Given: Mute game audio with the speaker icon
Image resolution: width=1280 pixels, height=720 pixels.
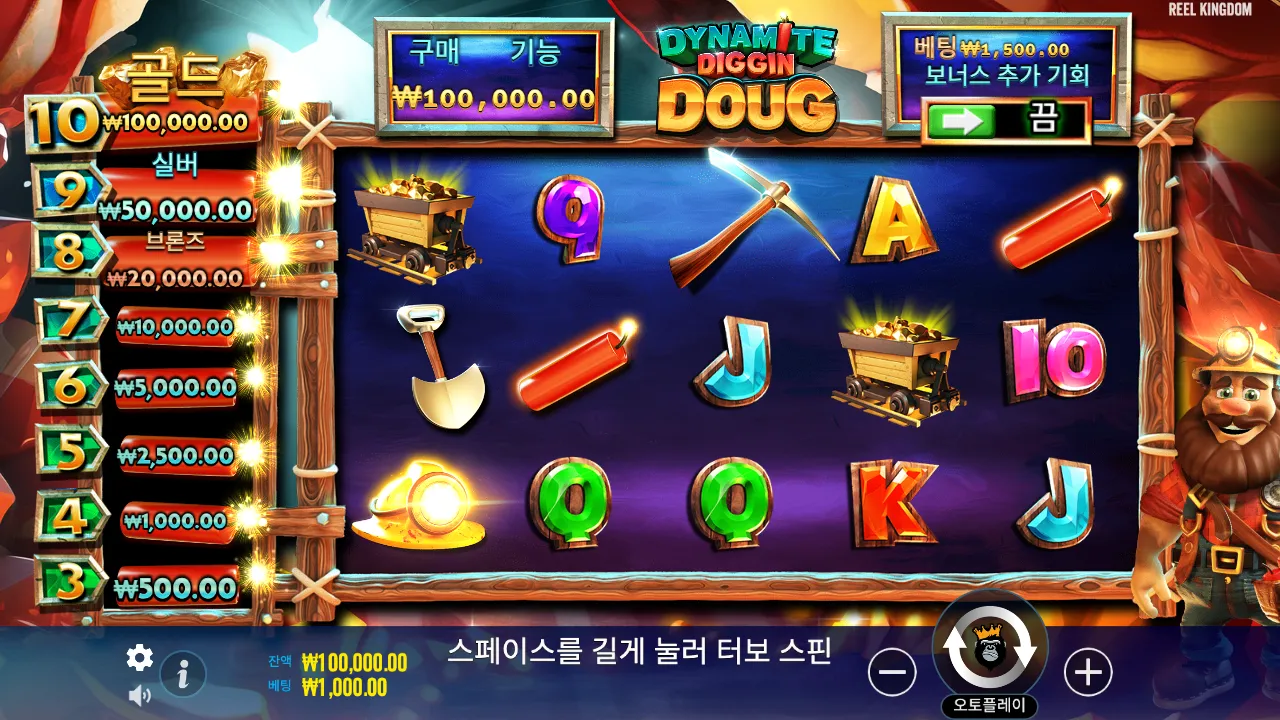Looking at the screenshot, I should 139,692.
